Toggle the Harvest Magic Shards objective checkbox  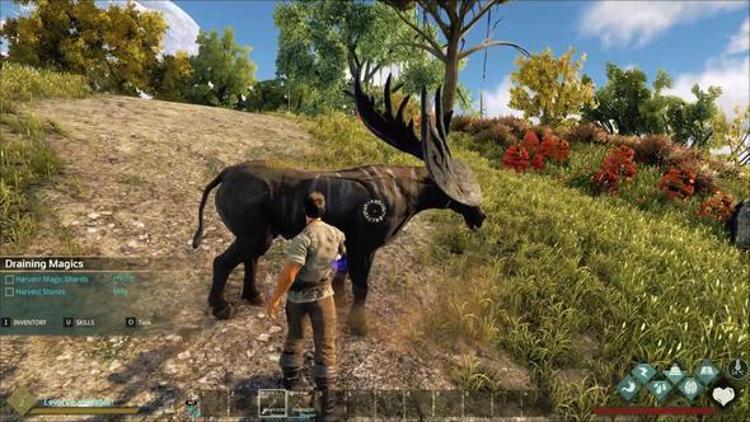(9, 279)
